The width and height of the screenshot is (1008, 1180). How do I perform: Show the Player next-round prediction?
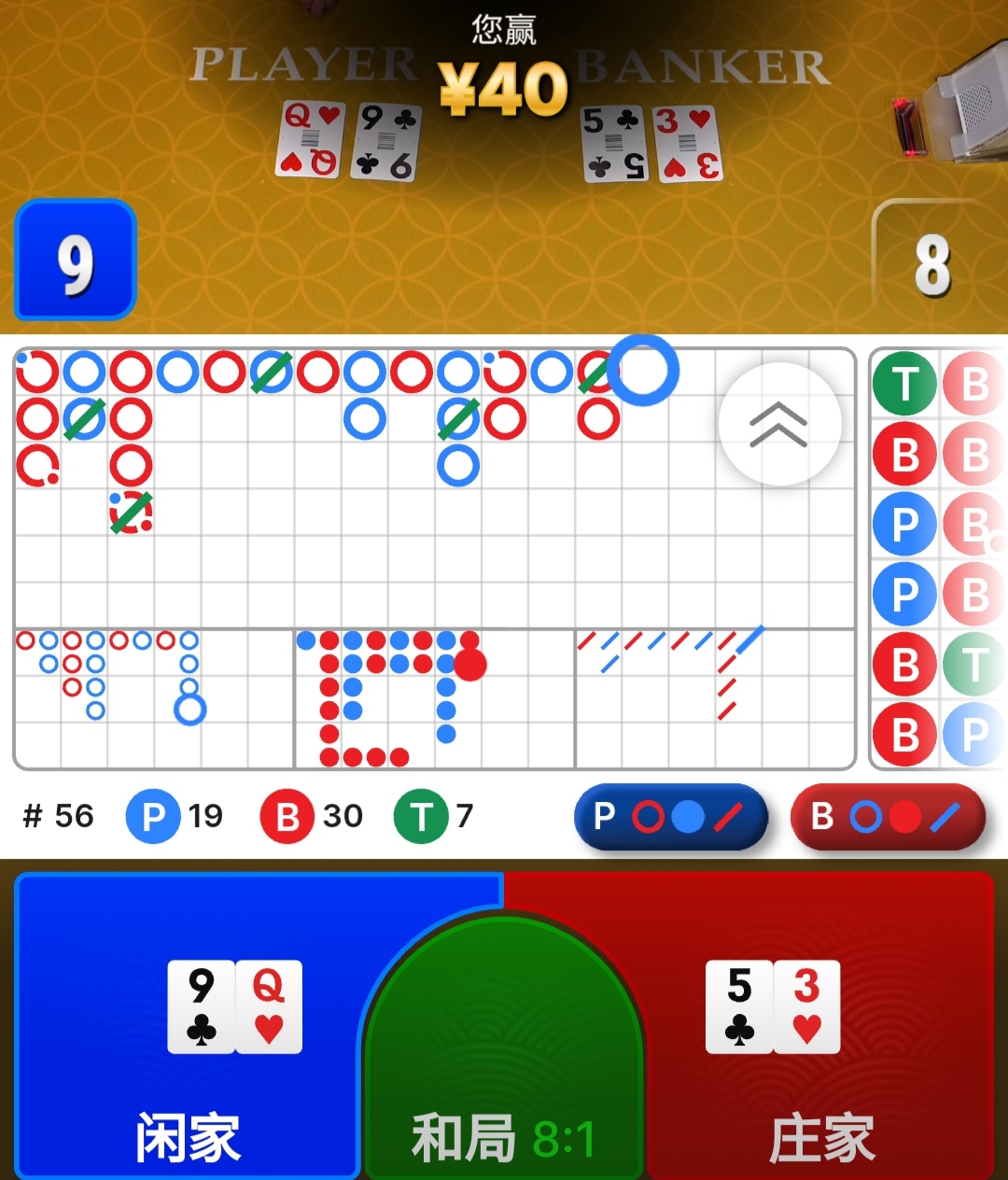(x=670, y=817)
